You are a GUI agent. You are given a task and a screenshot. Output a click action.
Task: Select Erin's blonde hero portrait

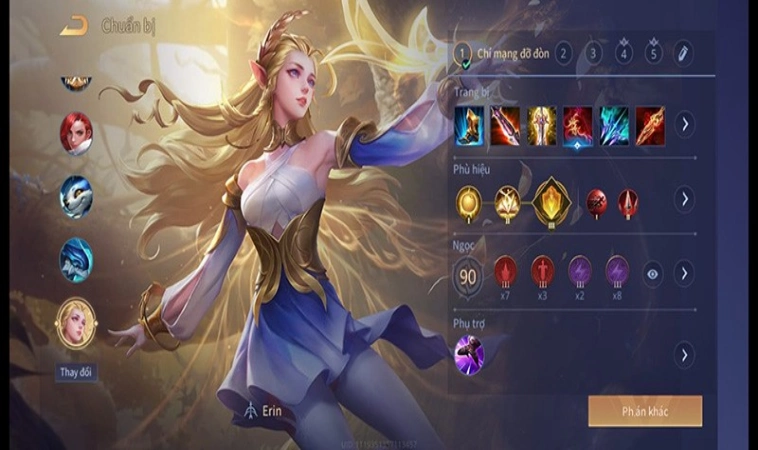(x=76, y=322)
